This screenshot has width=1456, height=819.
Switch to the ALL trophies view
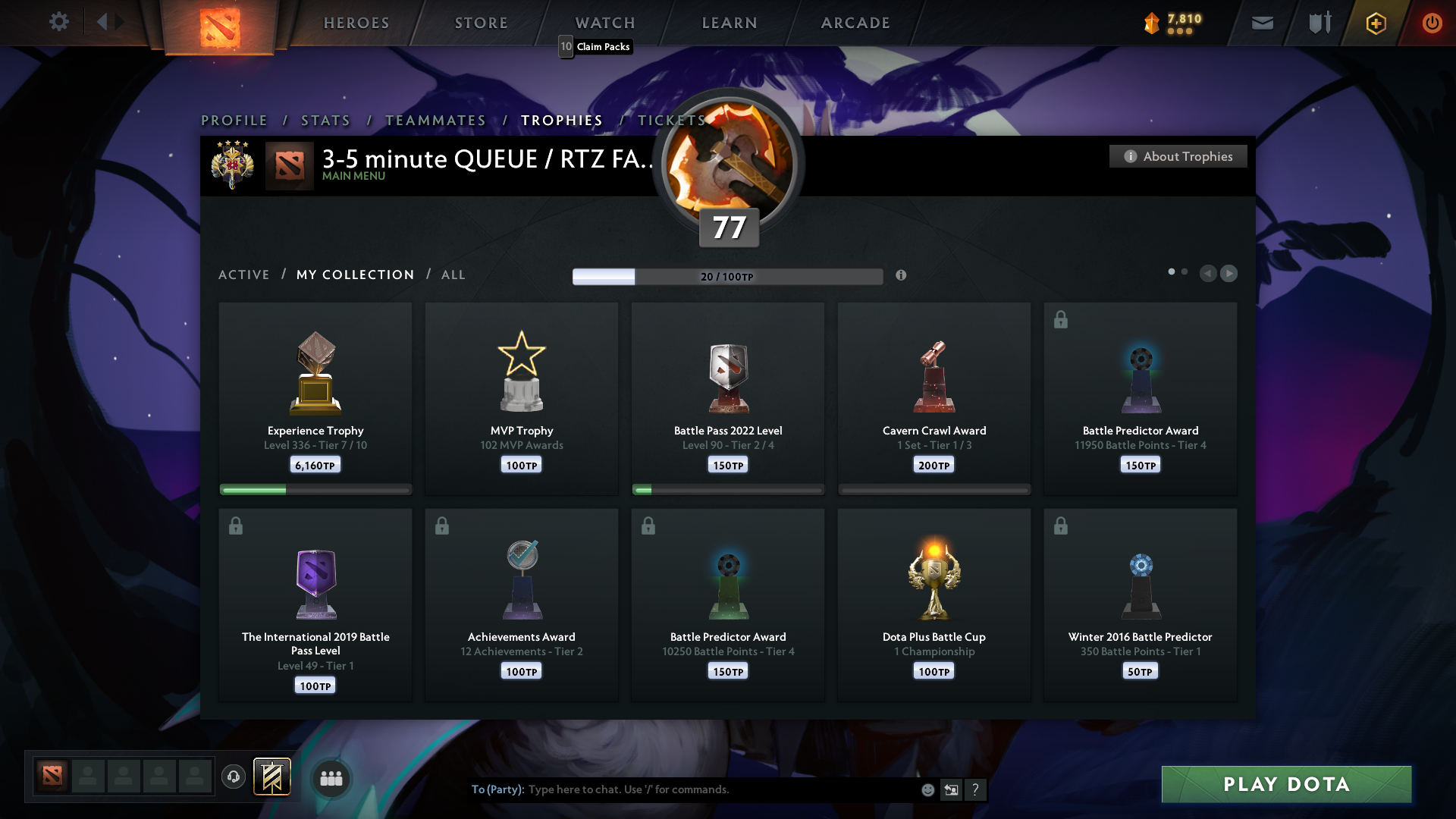coord(453,275)
